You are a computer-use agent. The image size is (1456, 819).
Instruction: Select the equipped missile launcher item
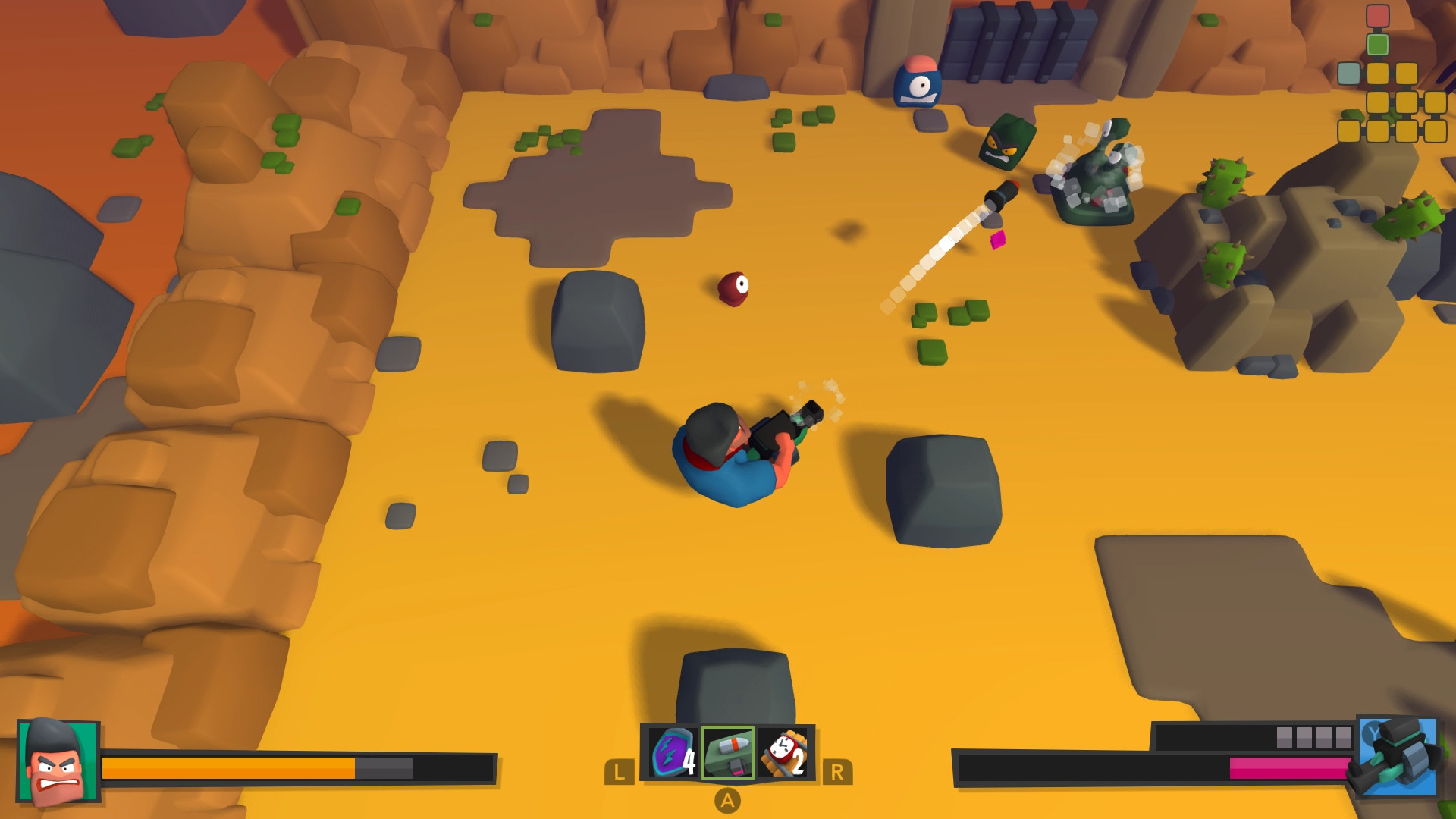(x=728, y=752)
